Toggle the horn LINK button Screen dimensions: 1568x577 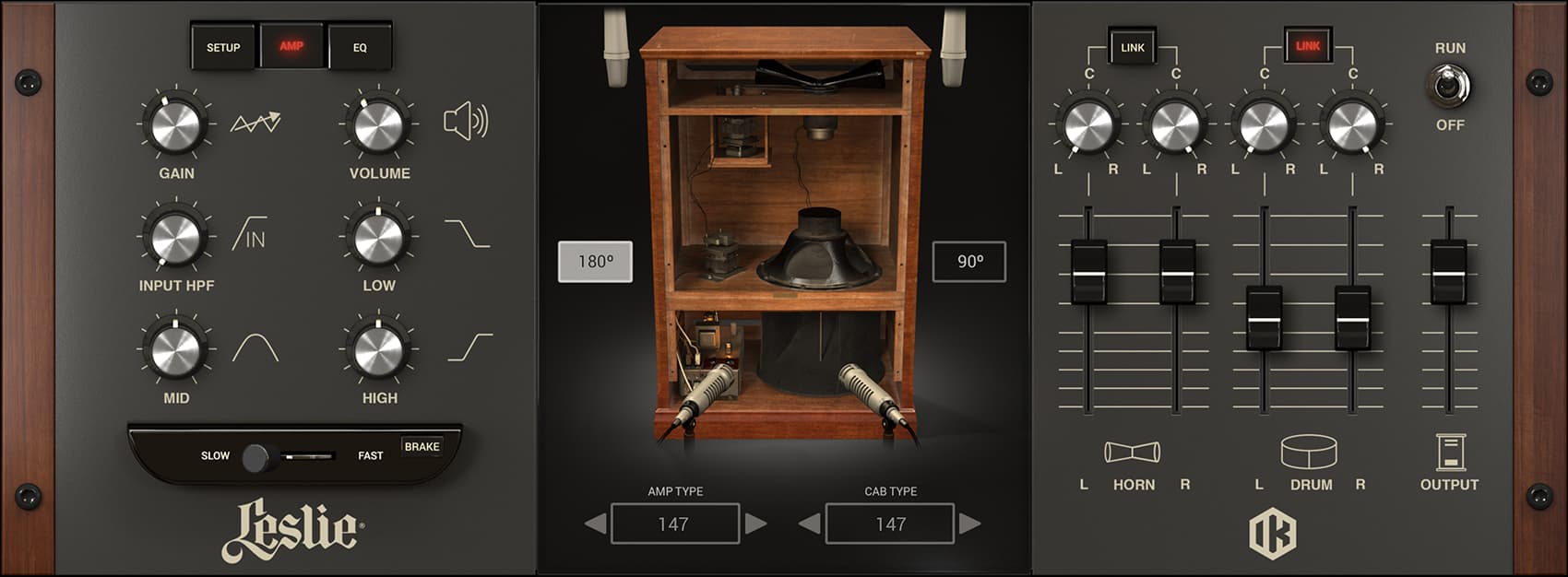[1132, 47]
